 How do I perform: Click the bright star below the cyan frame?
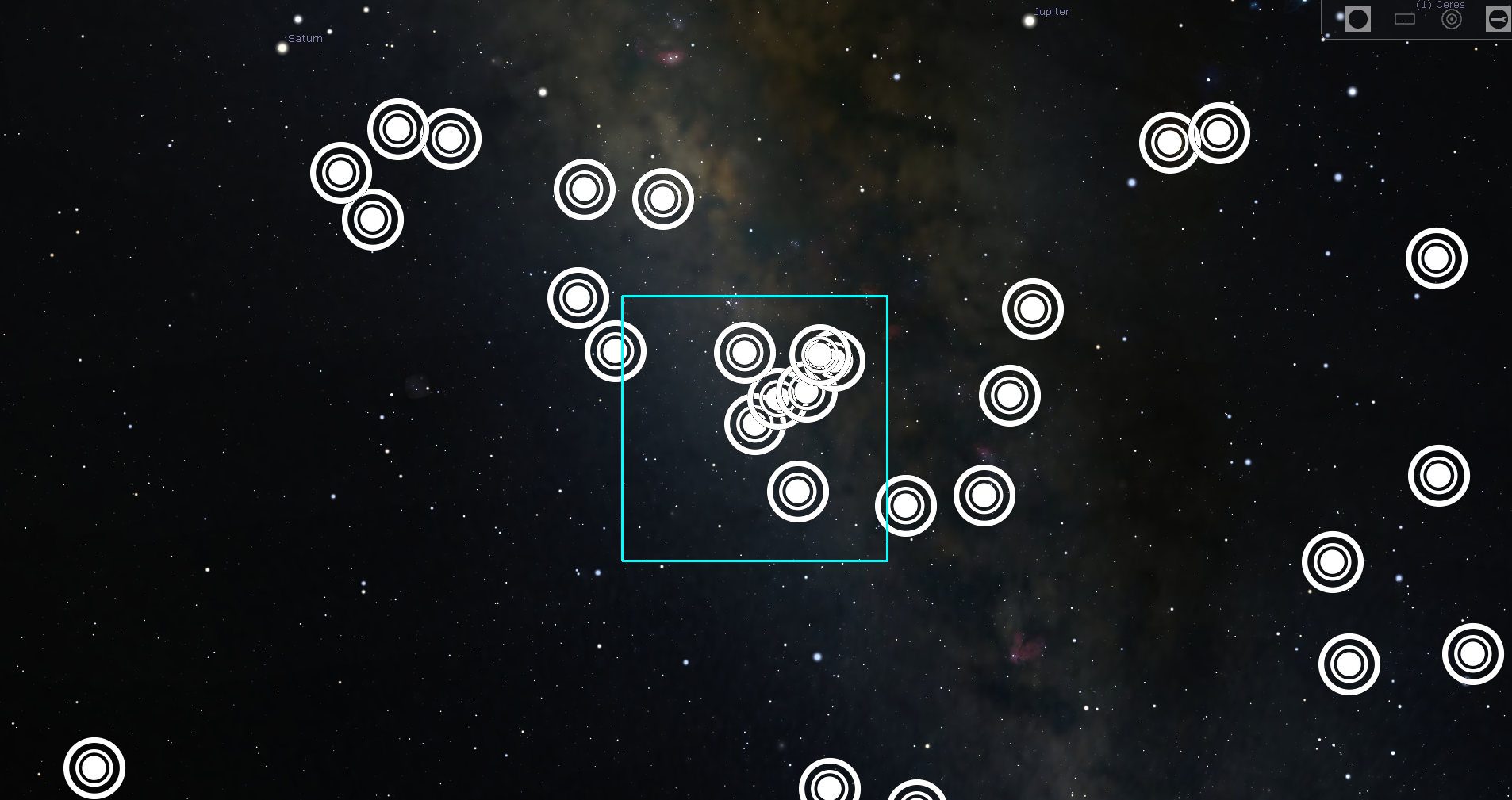tap(818, 656)
